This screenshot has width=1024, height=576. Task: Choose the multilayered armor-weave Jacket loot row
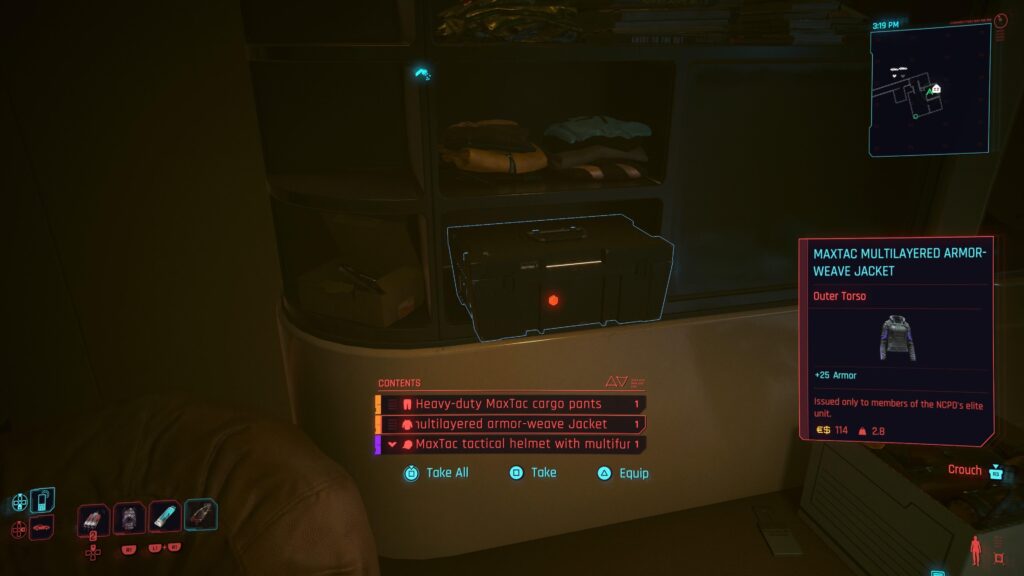coord(510,424)
